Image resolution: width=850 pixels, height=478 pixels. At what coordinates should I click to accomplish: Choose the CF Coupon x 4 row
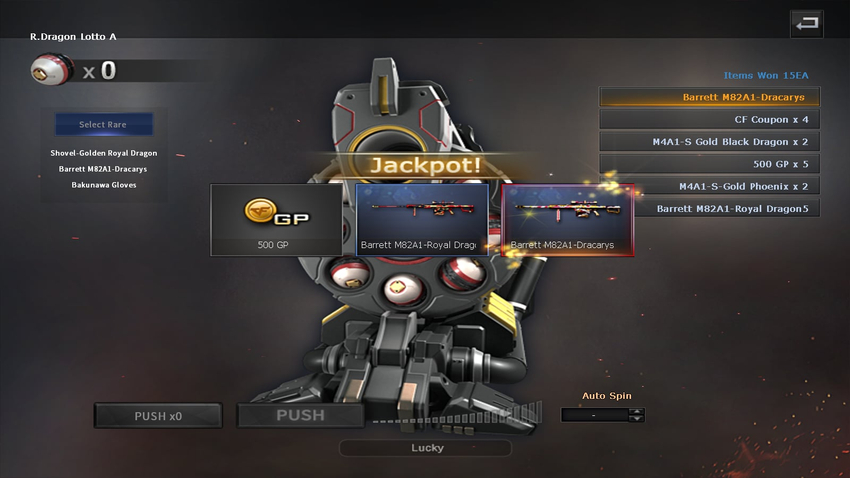point(709,120)
